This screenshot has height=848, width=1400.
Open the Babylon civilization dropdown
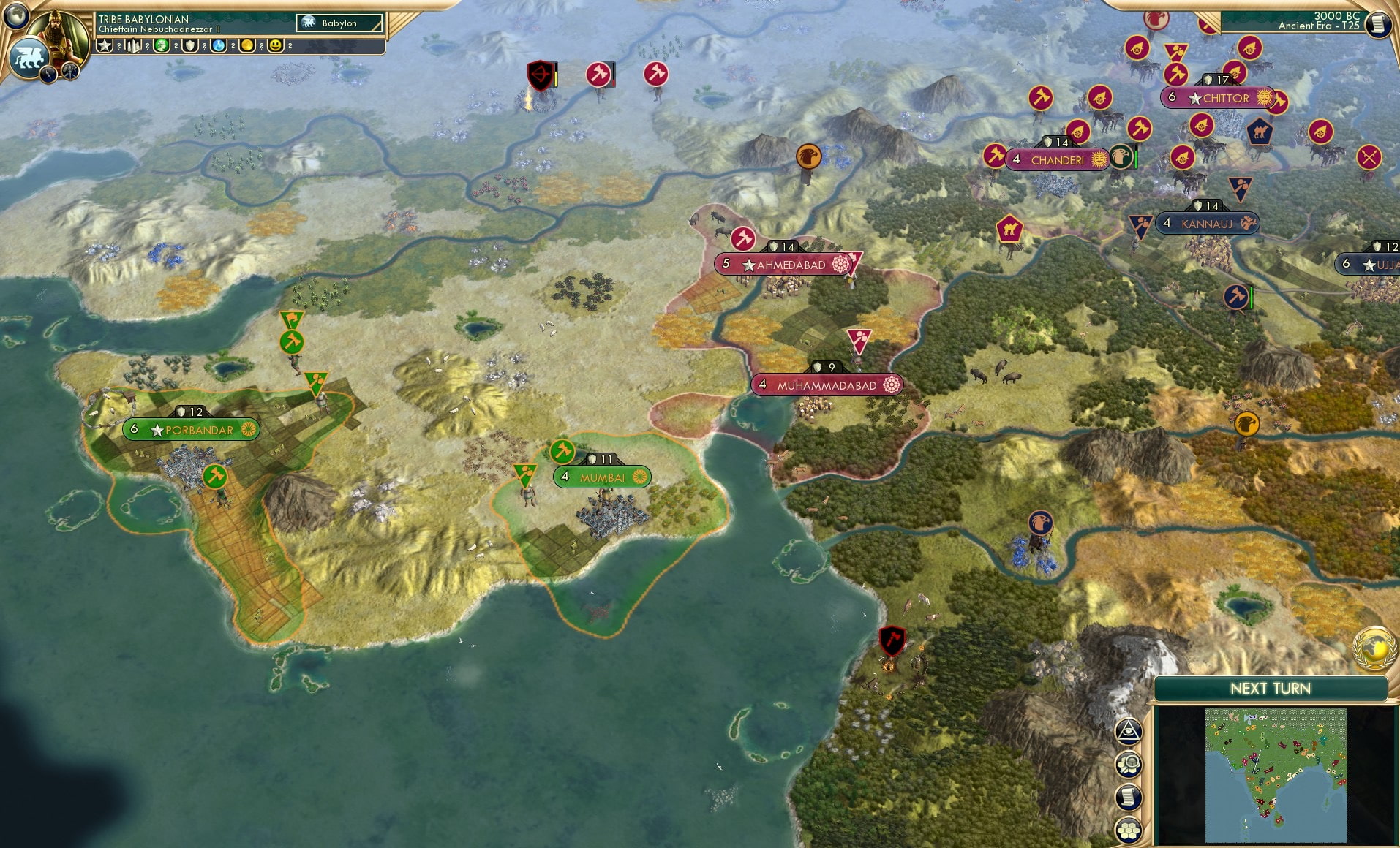pos(338,23)
